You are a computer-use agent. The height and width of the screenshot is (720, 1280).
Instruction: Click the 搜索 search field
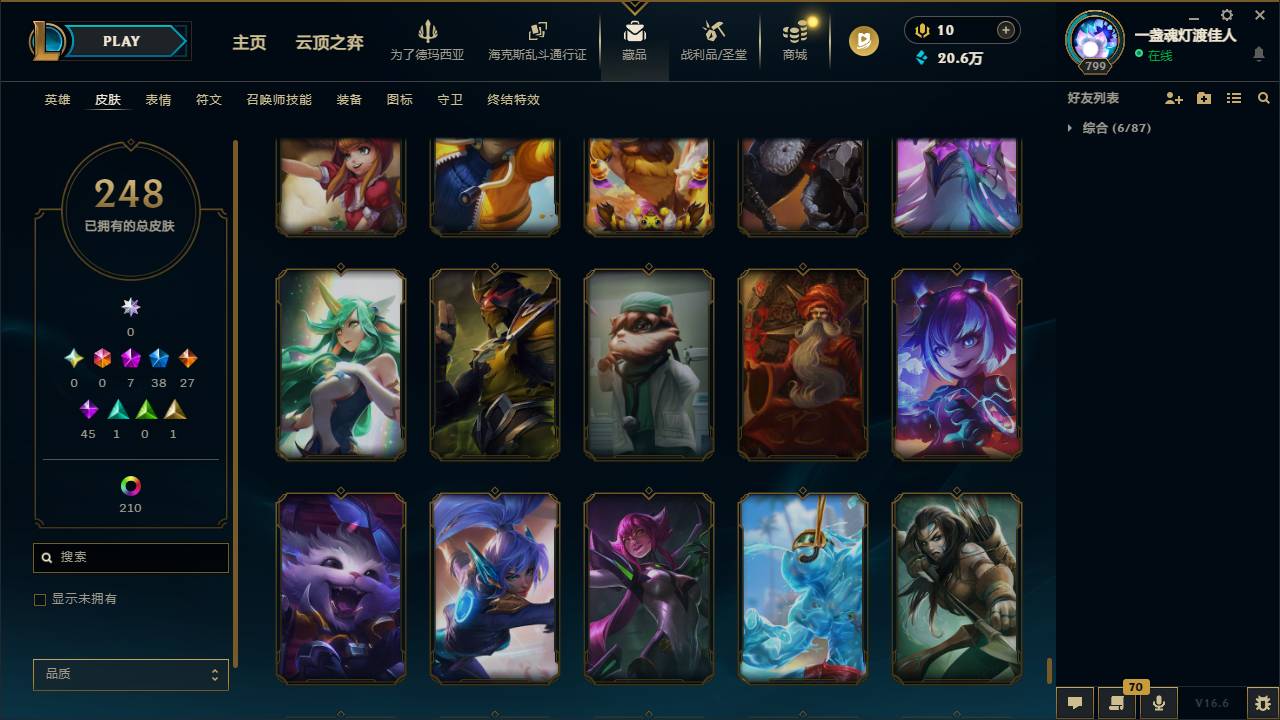[x=130, y=557]
